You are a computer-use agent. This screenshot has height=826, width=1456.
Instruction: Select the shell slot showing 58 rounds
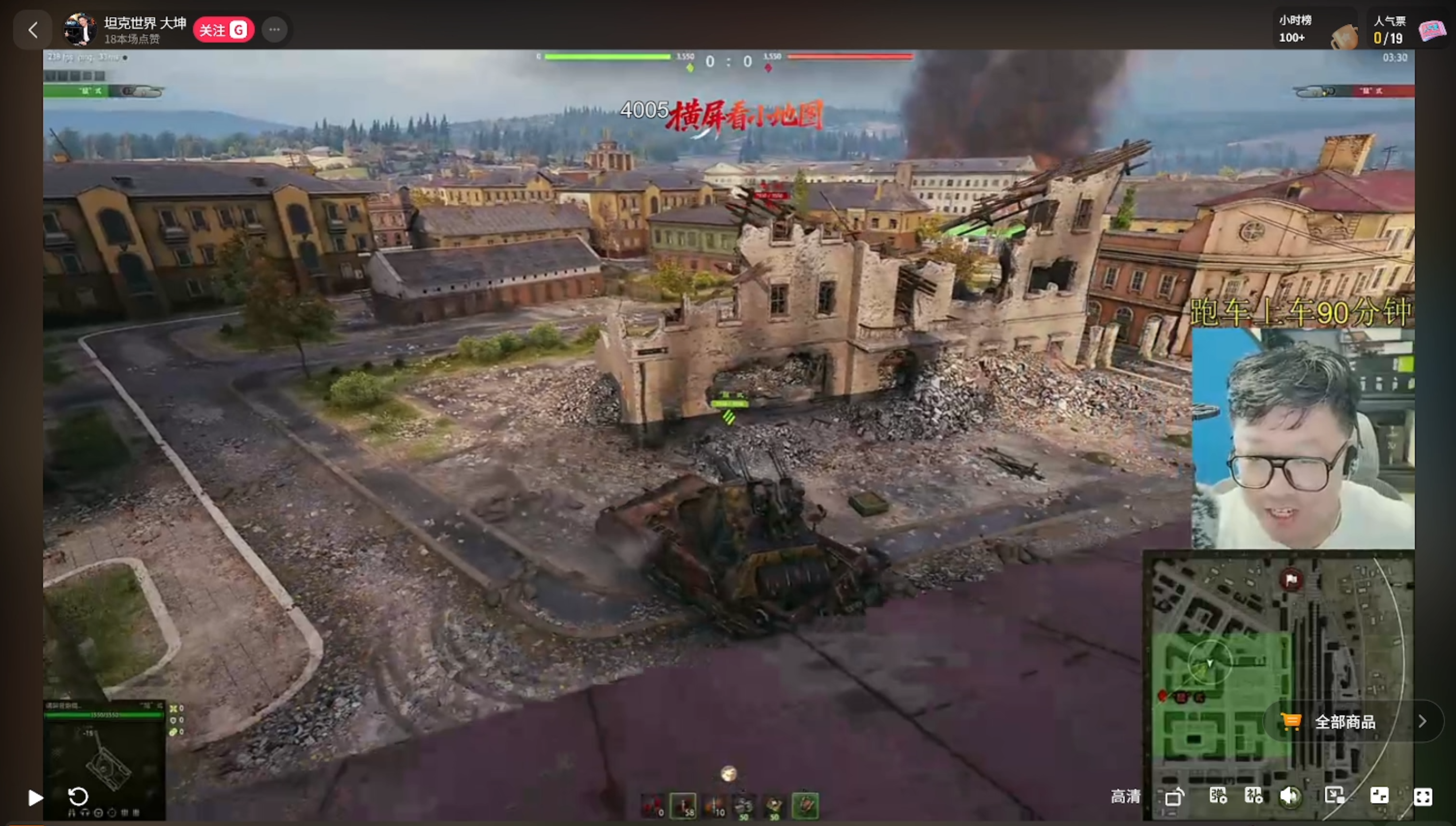683,805
